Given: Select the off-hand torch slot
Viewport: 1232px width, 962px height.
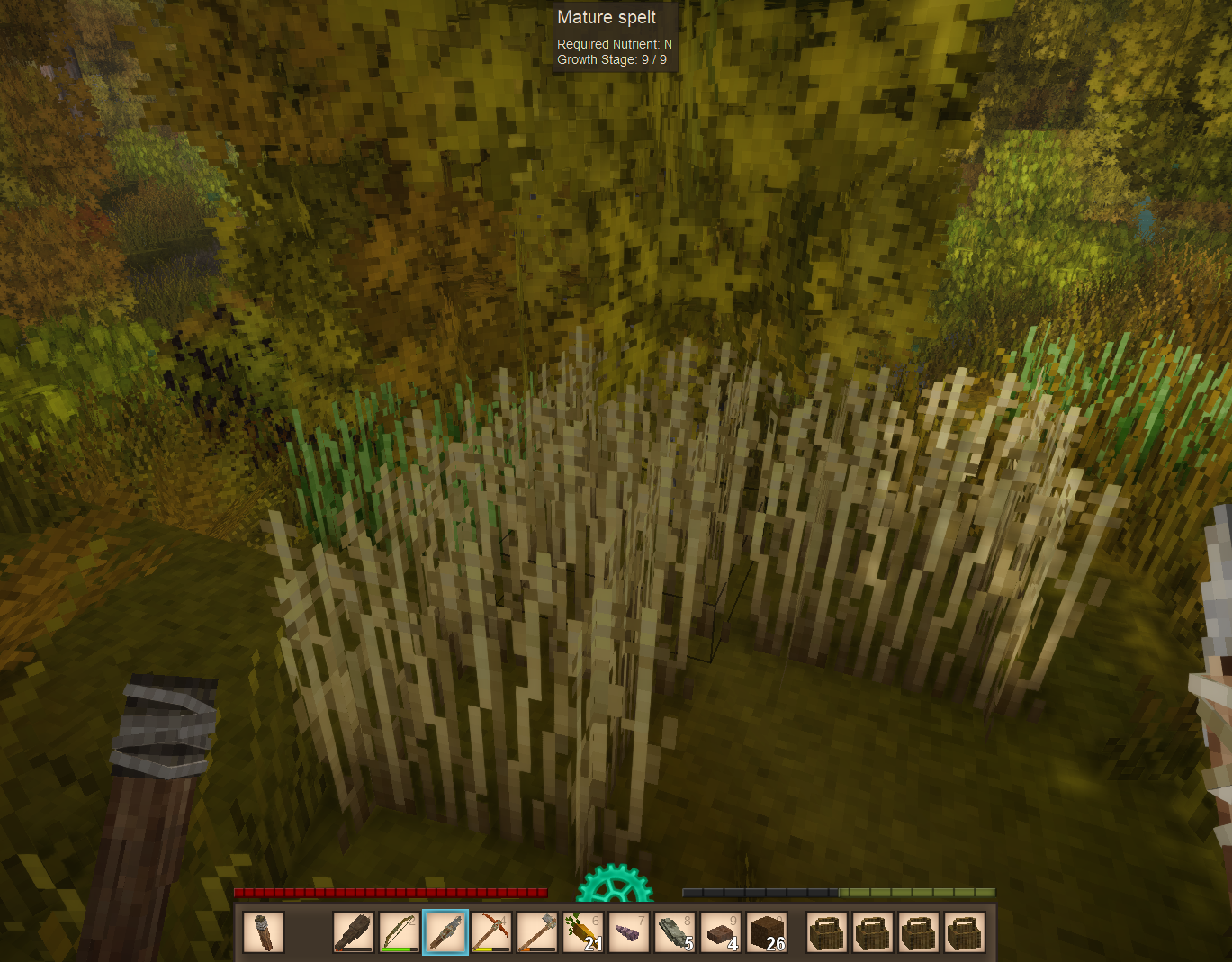Looking at the screenshot, I should (x=264, y=931).
